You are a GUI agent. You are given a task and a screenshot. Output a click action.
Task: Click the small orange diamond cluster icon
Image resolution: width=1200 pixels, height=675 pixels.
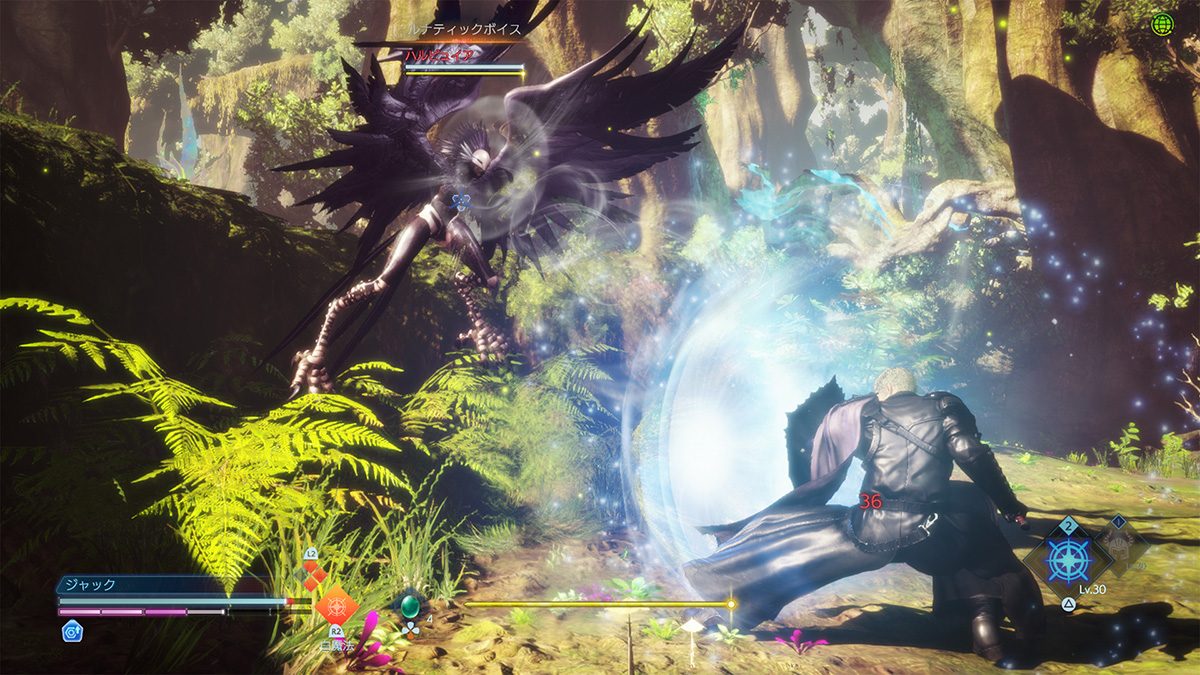[x=314, y=574]
